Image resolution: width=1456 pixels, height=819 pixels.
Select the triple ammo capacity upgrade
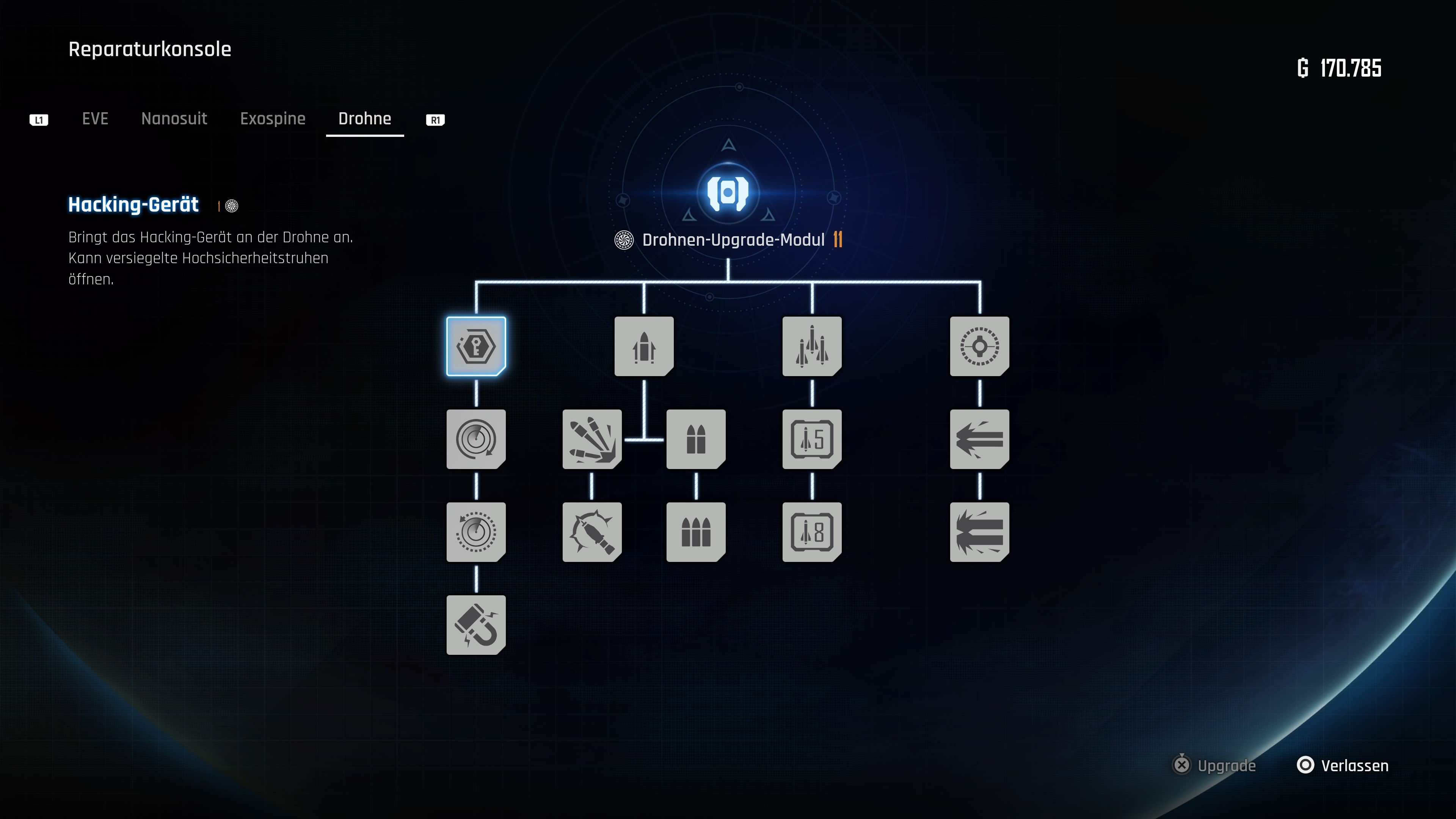(695, 532)
